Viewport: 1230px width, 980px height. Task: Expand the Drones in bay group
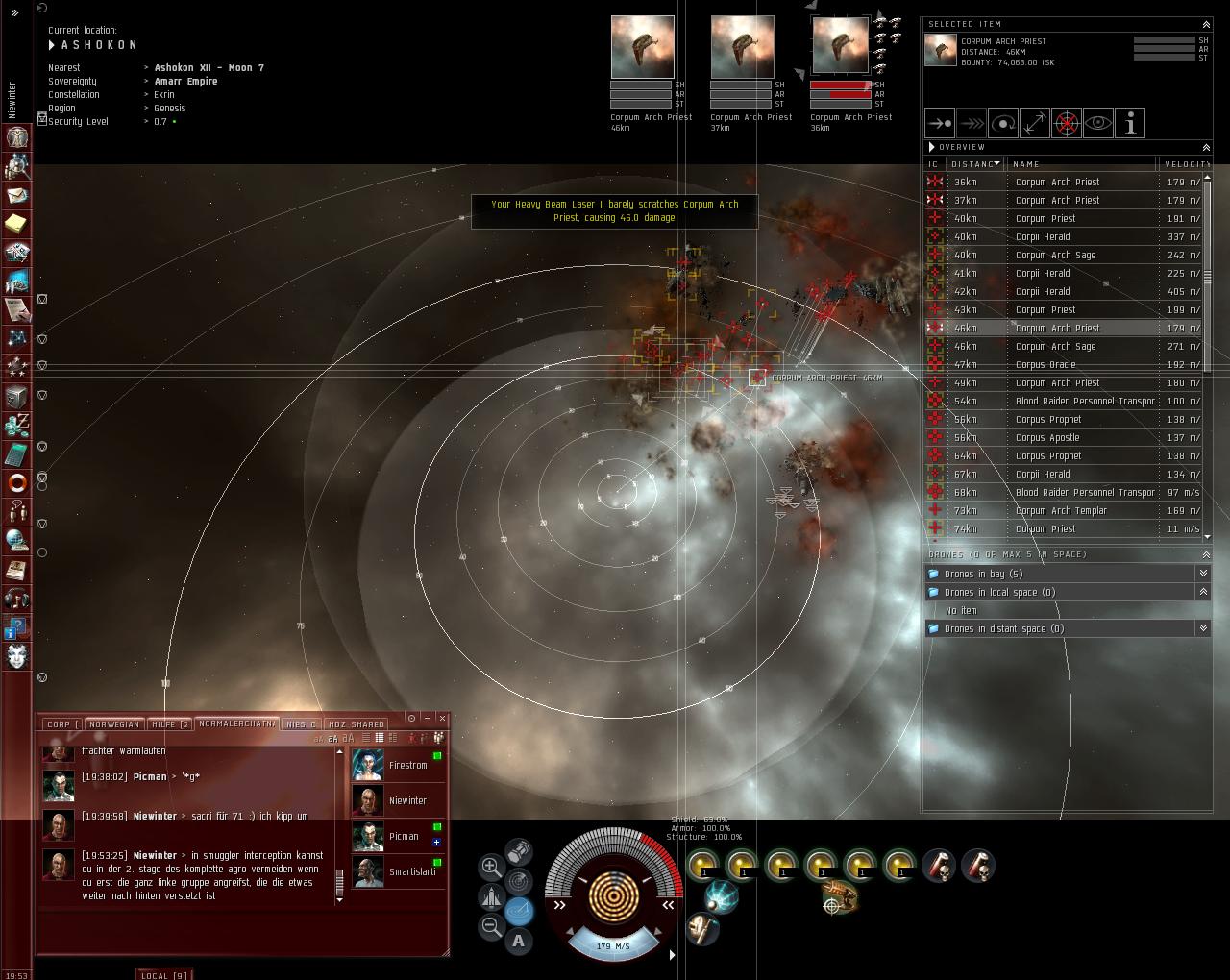1202,574
